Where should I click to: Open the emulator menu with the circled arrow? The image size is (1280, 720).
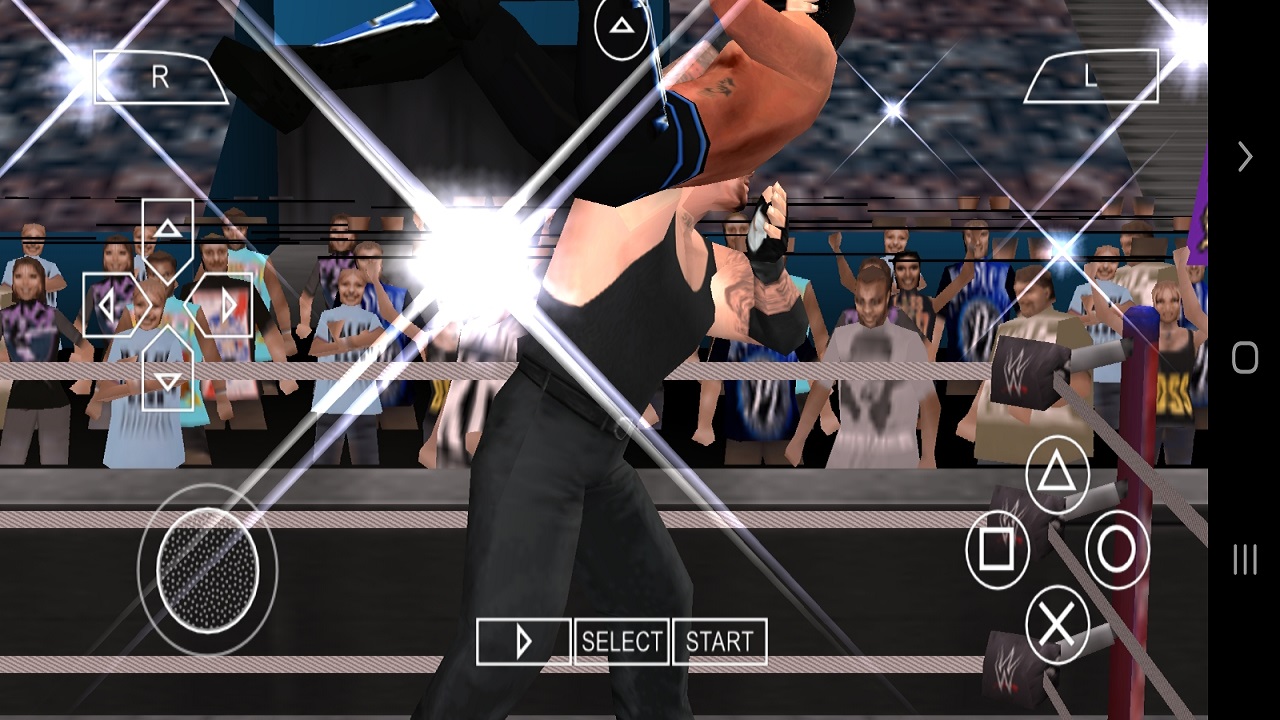pos(621,27)
